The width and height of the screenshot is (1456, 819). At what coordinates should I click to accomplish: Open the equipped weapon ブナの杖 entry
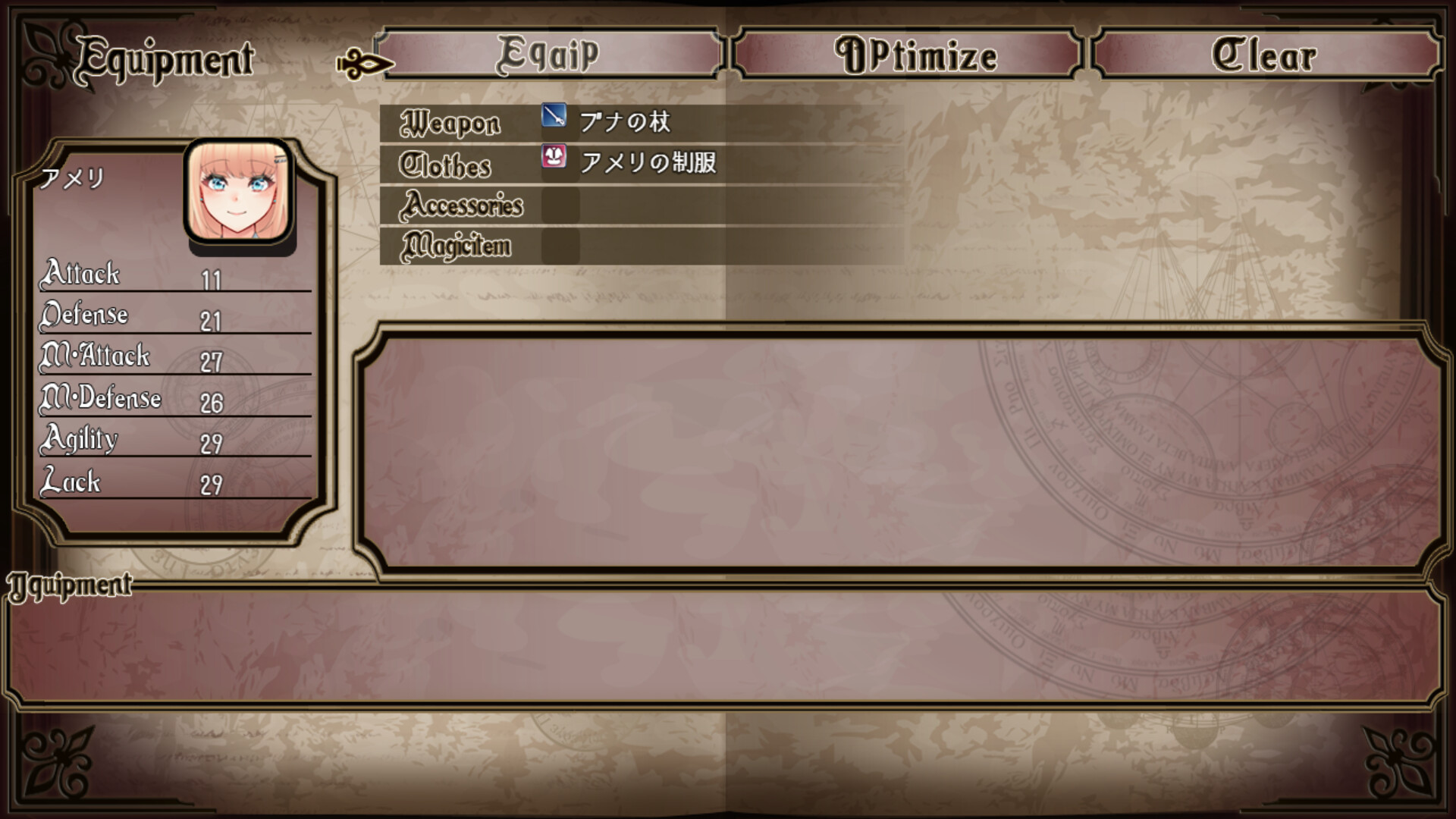(x=626, y=120)
